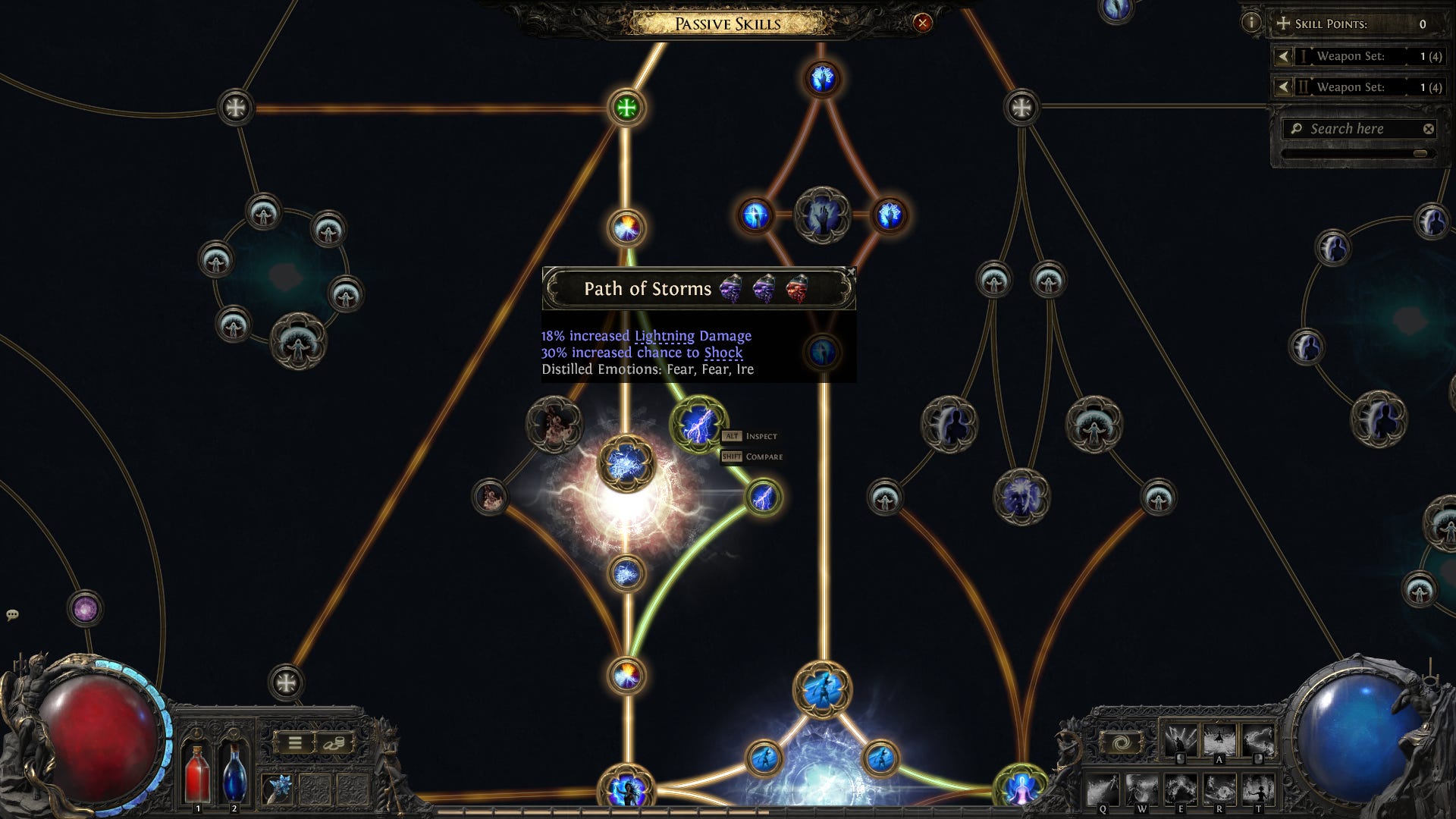Viewport: 1456px width, 819px height.
Task: Select the Path of Storms passive node
Action: click(698, 425)
